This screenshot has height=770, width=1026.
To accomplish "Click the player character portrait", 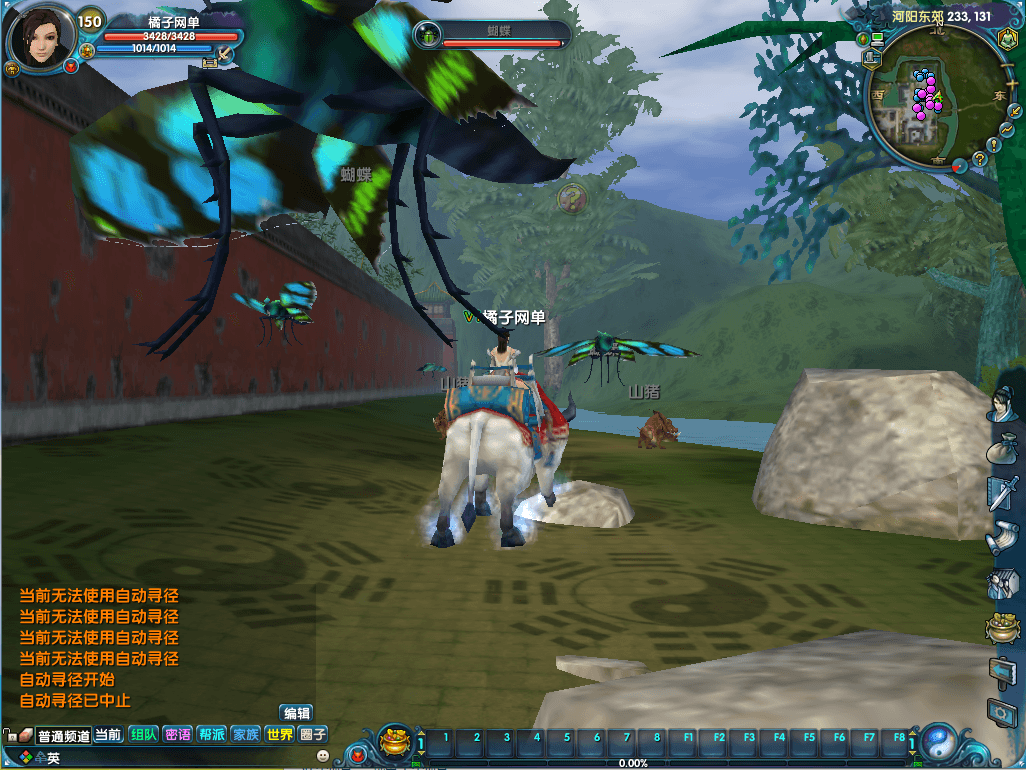I will pos(41,37).
